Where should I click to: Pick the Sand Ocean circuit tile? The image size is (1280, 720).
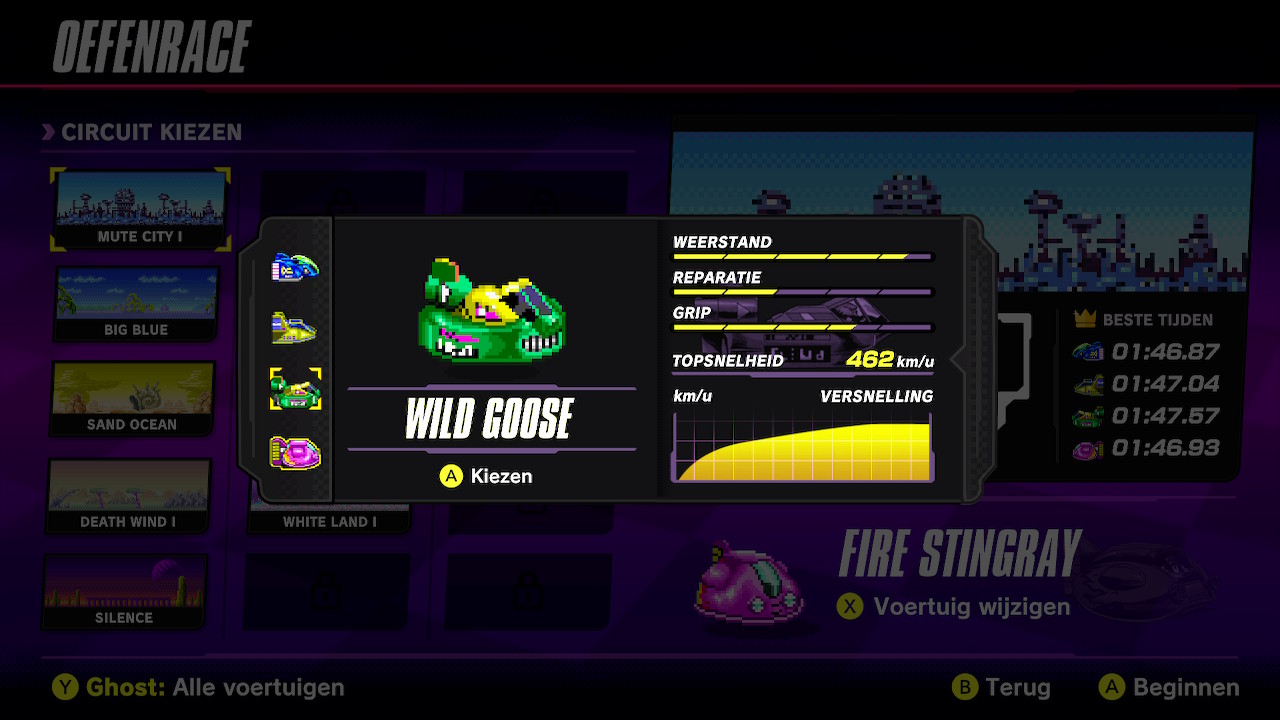click(x=132, y=398)
